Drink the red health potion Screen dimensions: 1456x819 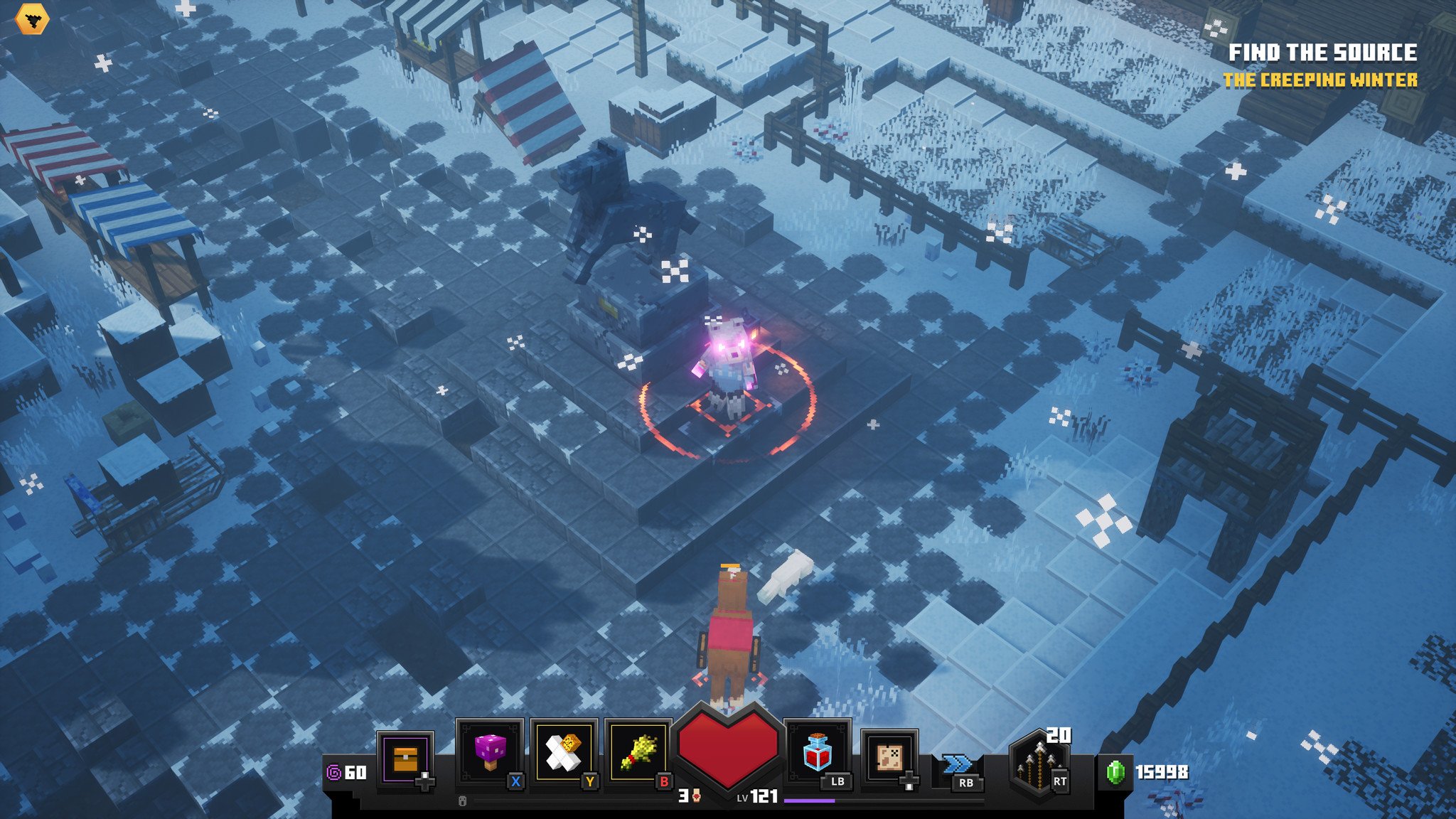[817, 754]
